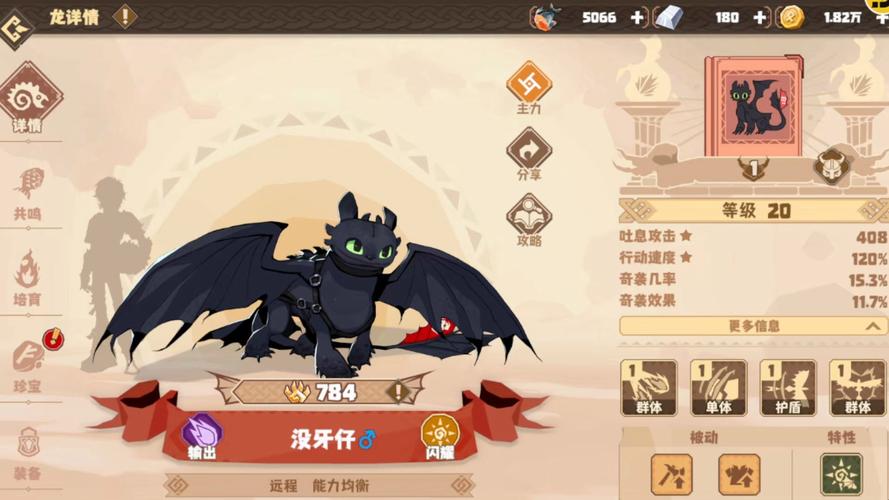Image resolution: width=889 pixels, height=500 pixels.
Task: Go back using the top-left arrow button
Action: point(14,29)
